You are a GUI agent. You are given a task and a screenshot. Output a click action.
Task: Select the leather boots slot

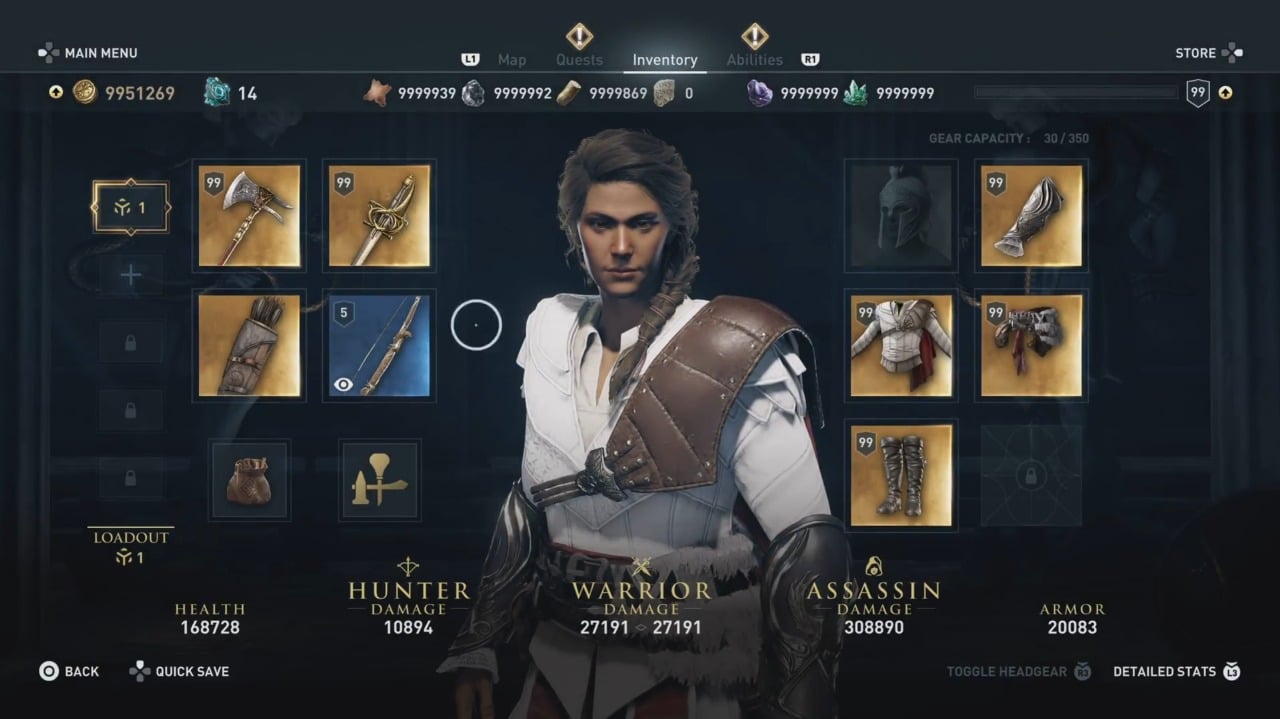901,475
